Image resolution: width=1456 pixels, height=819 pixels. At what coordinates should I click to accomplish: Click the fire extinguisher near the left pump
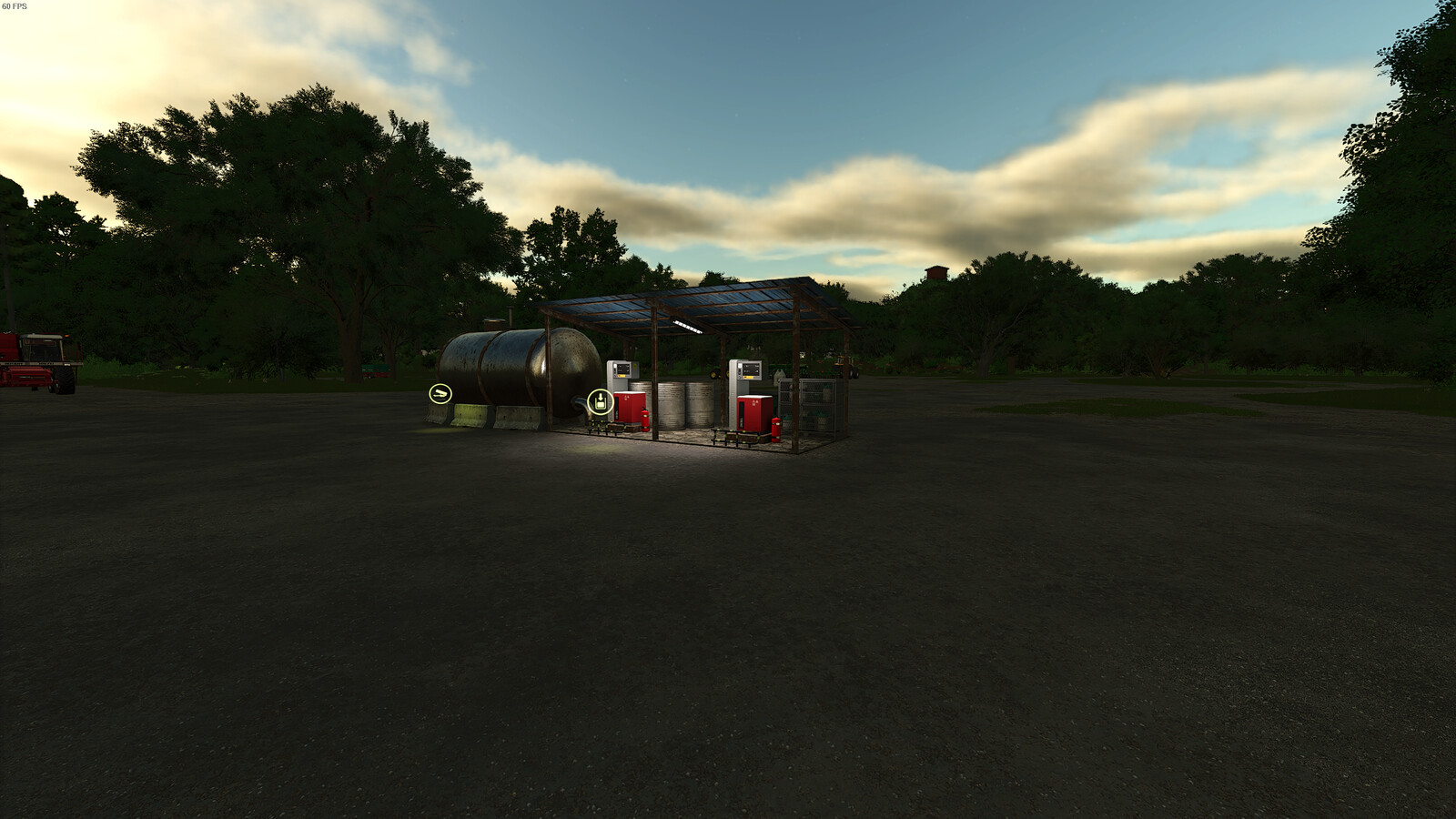pyautogui.click(x=644, y=419)
